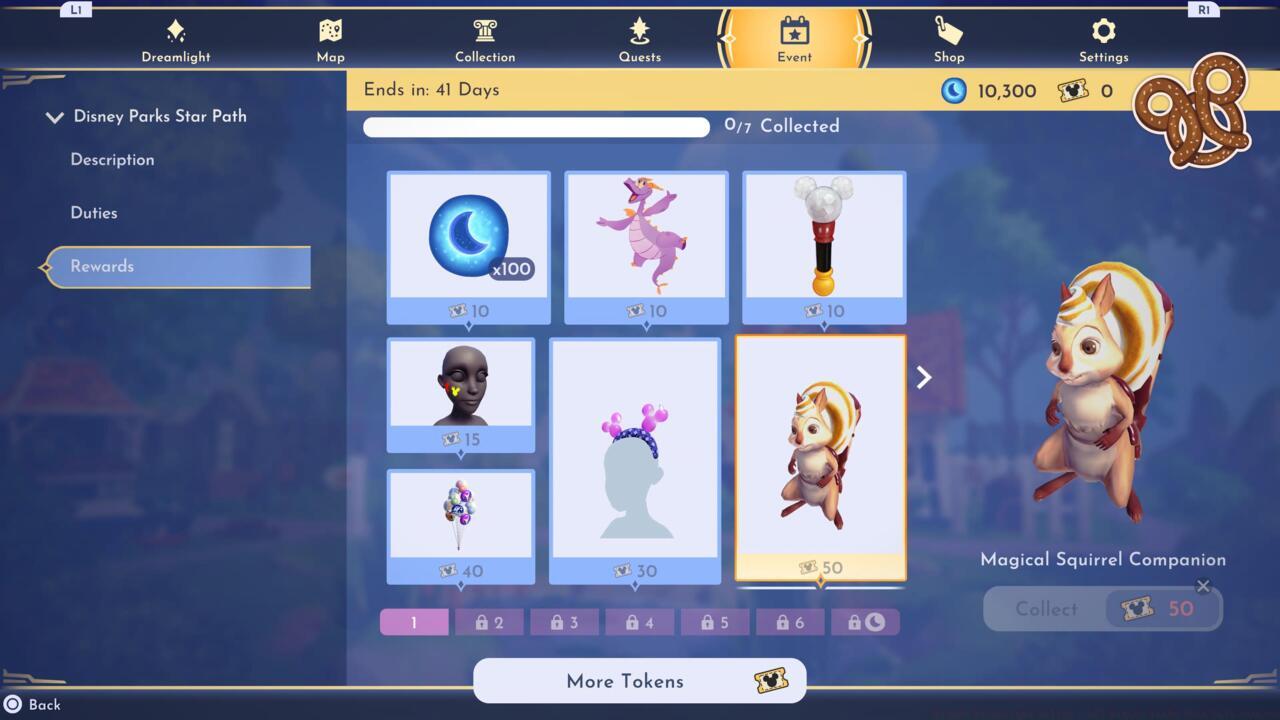Switch to Star Path page 1
The width and height of the screenshot is (1280, 720).
click(x=413, y=622)
